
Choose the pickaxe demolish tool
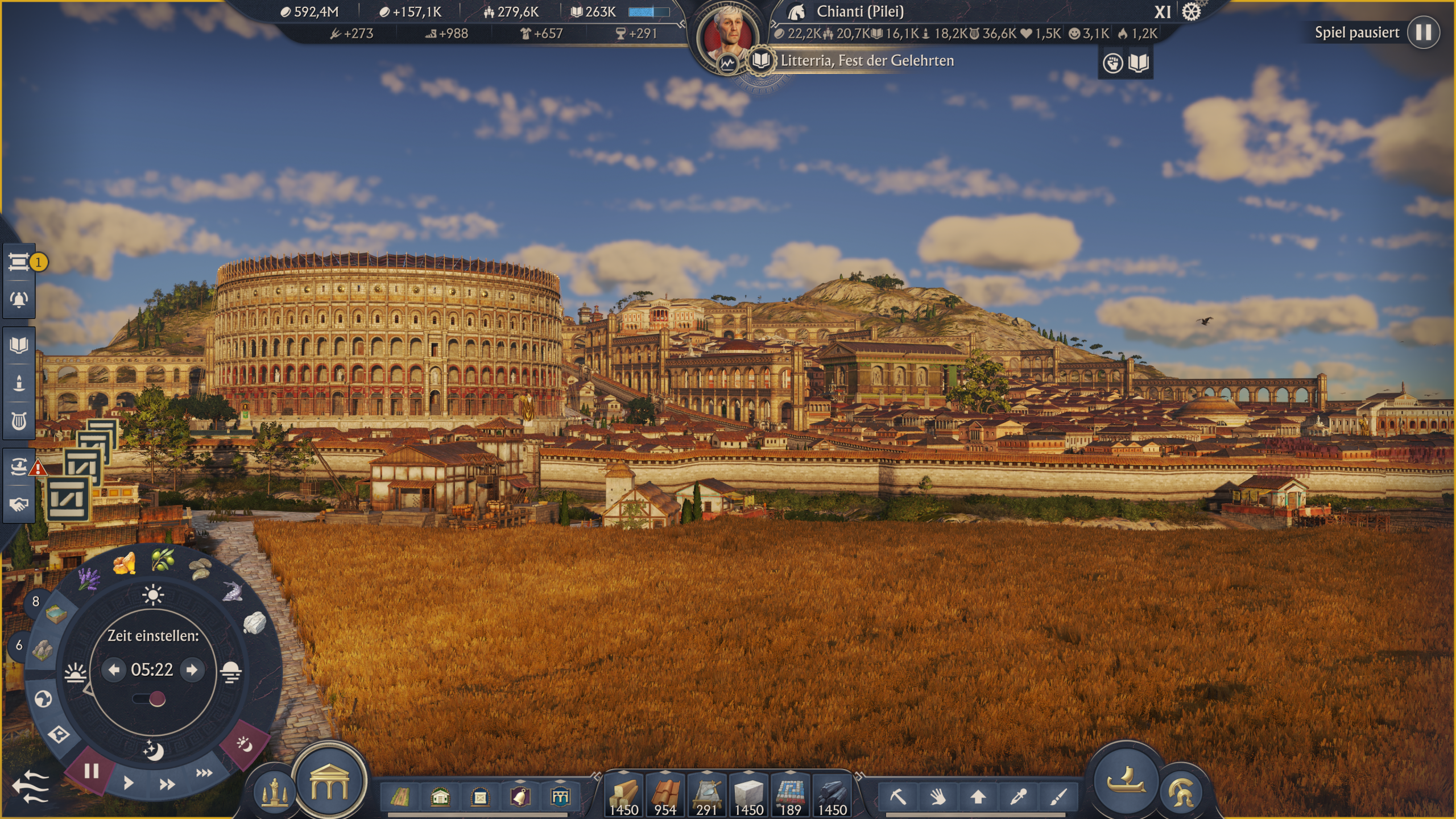click(x=898, y=797)
